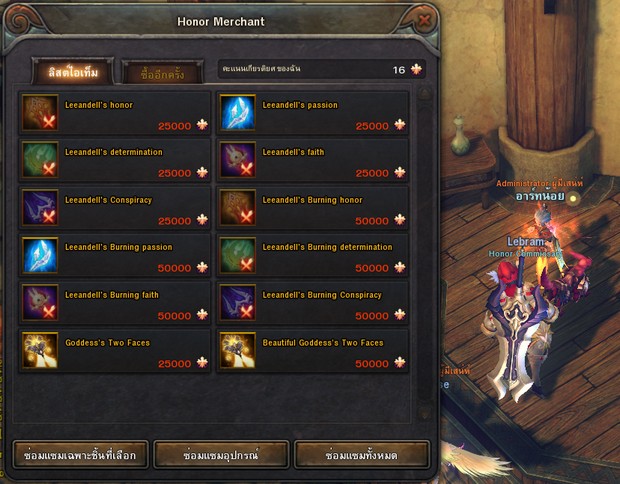
Task: Activate the ซ่อมแซมทั้งหมด button
Action: pyautogui.click(x=362, y=455)
